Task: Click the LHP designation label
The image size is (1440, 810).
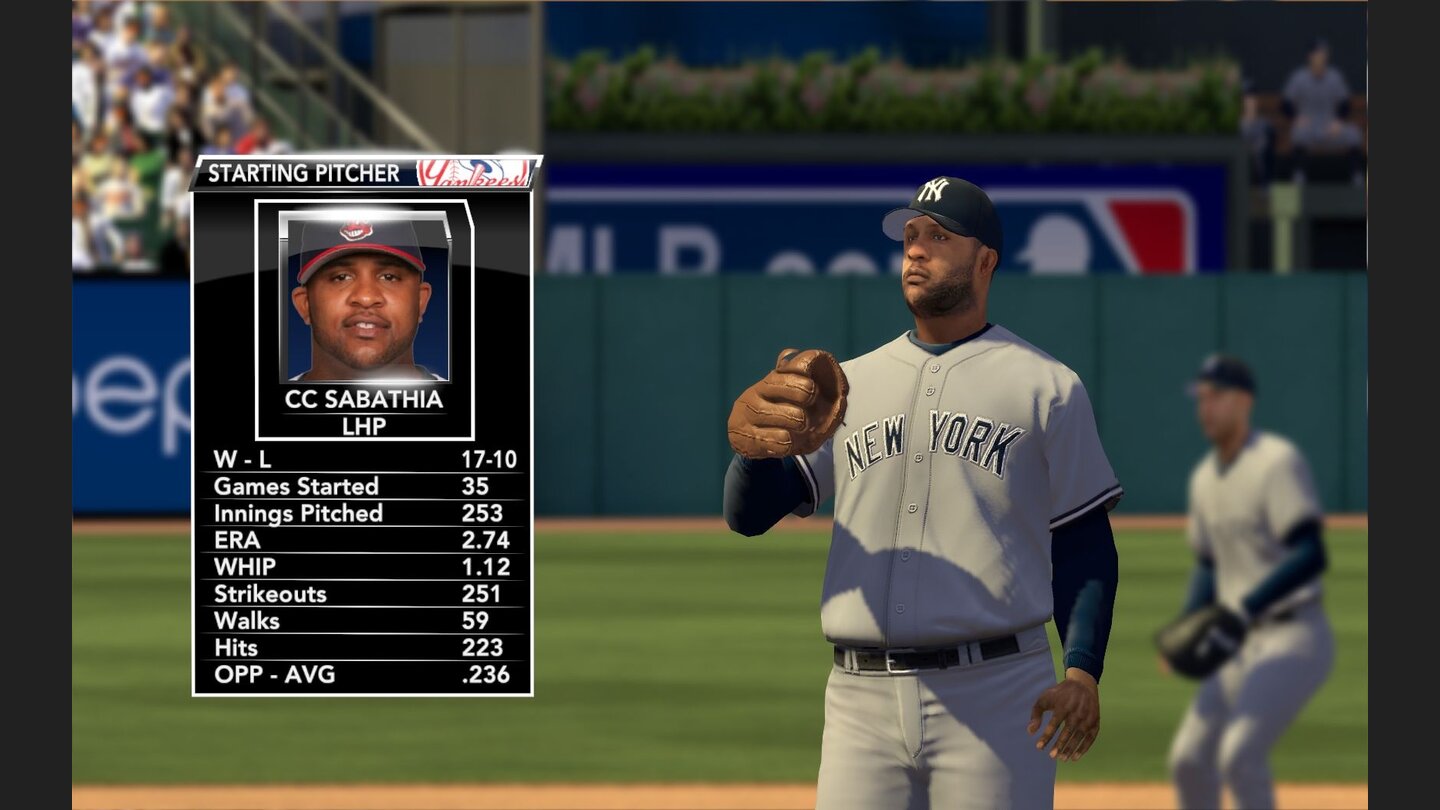Action: click(x=363, y=425)
